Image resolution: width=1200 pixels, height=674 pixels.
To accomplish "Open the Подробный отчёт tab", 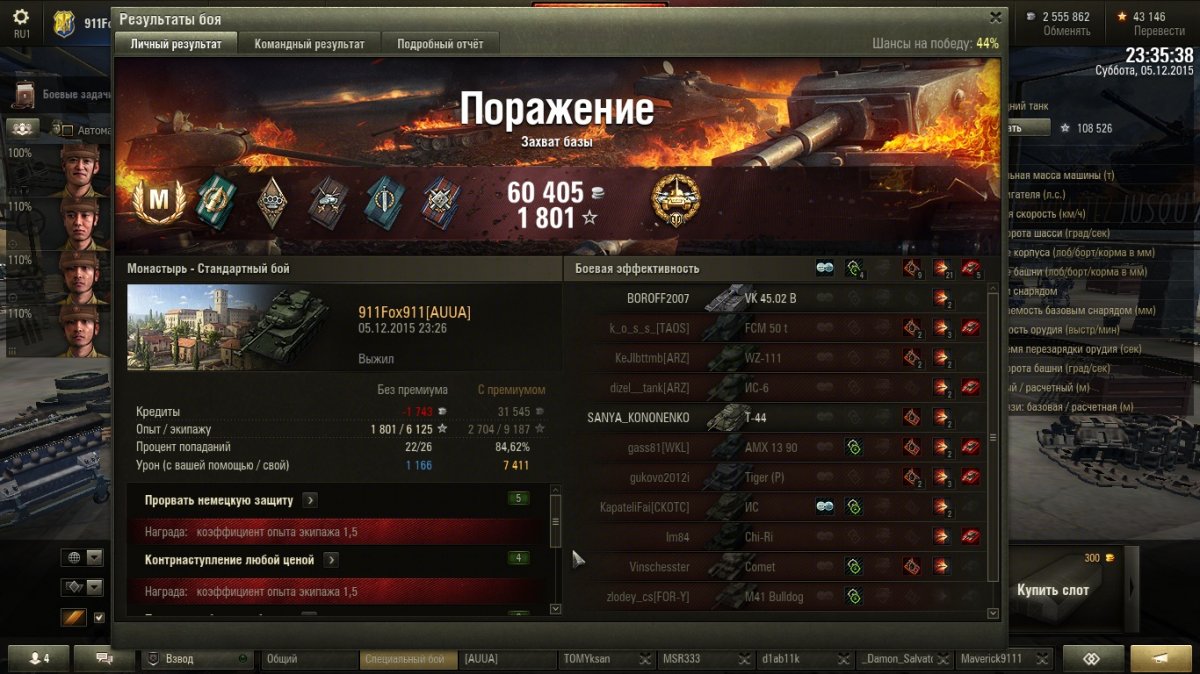I will point(440,44).
